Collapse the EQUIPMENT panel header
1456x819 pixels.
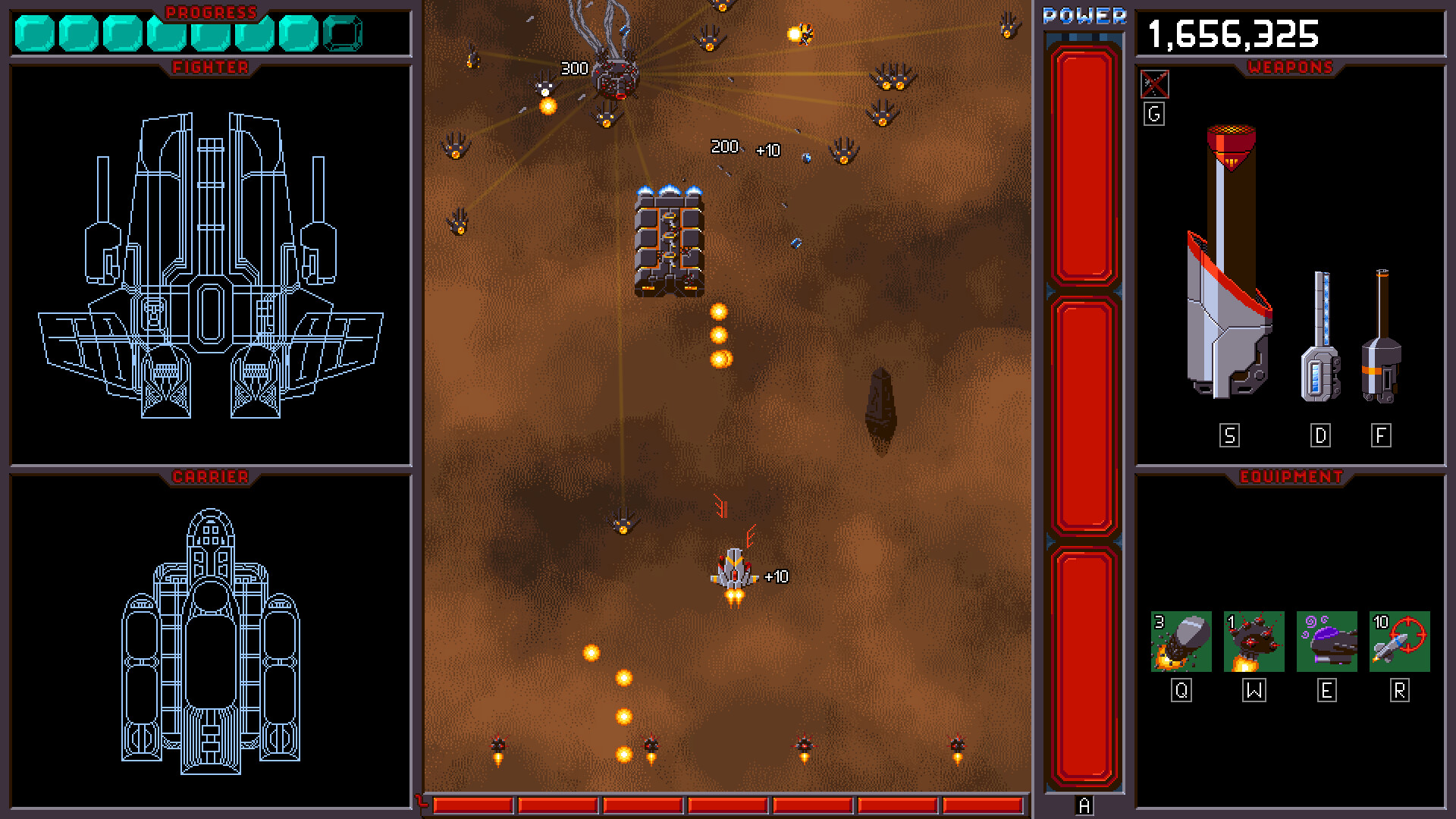(x=1291, y=478)
